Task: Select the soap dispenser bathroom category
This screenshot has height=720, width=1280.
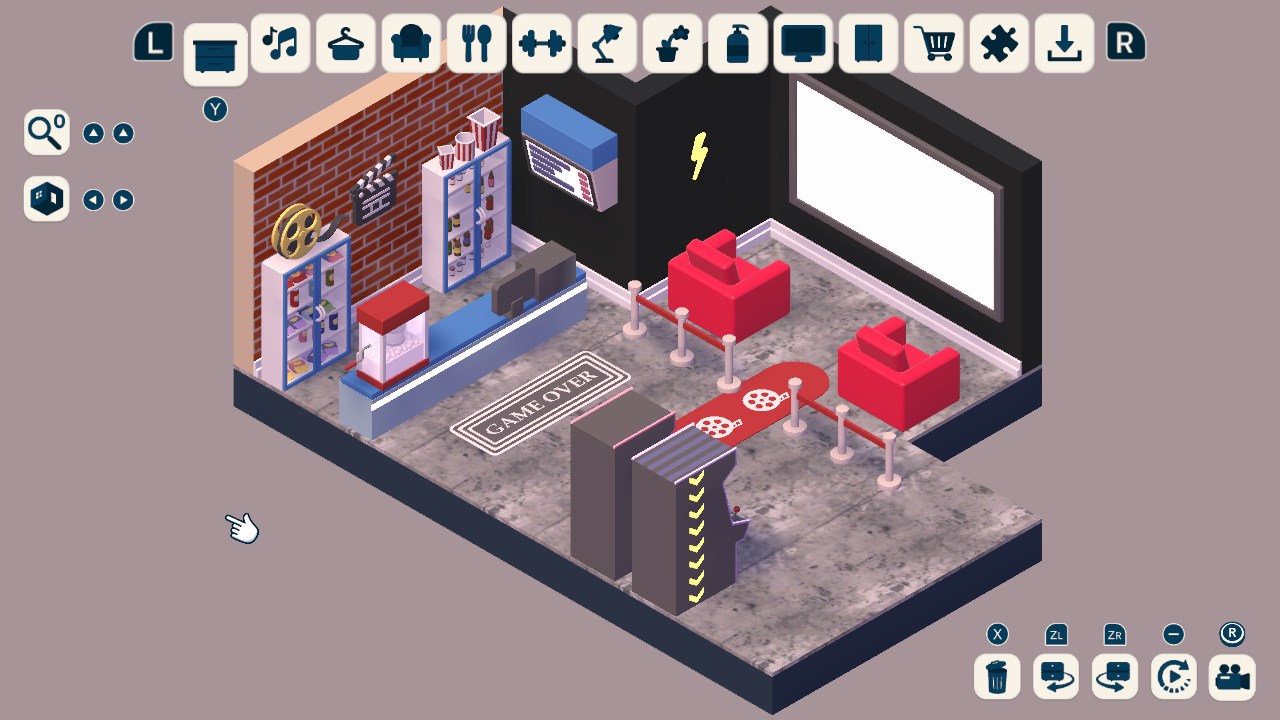Action: pyautogui.click(x=737, y=44)
